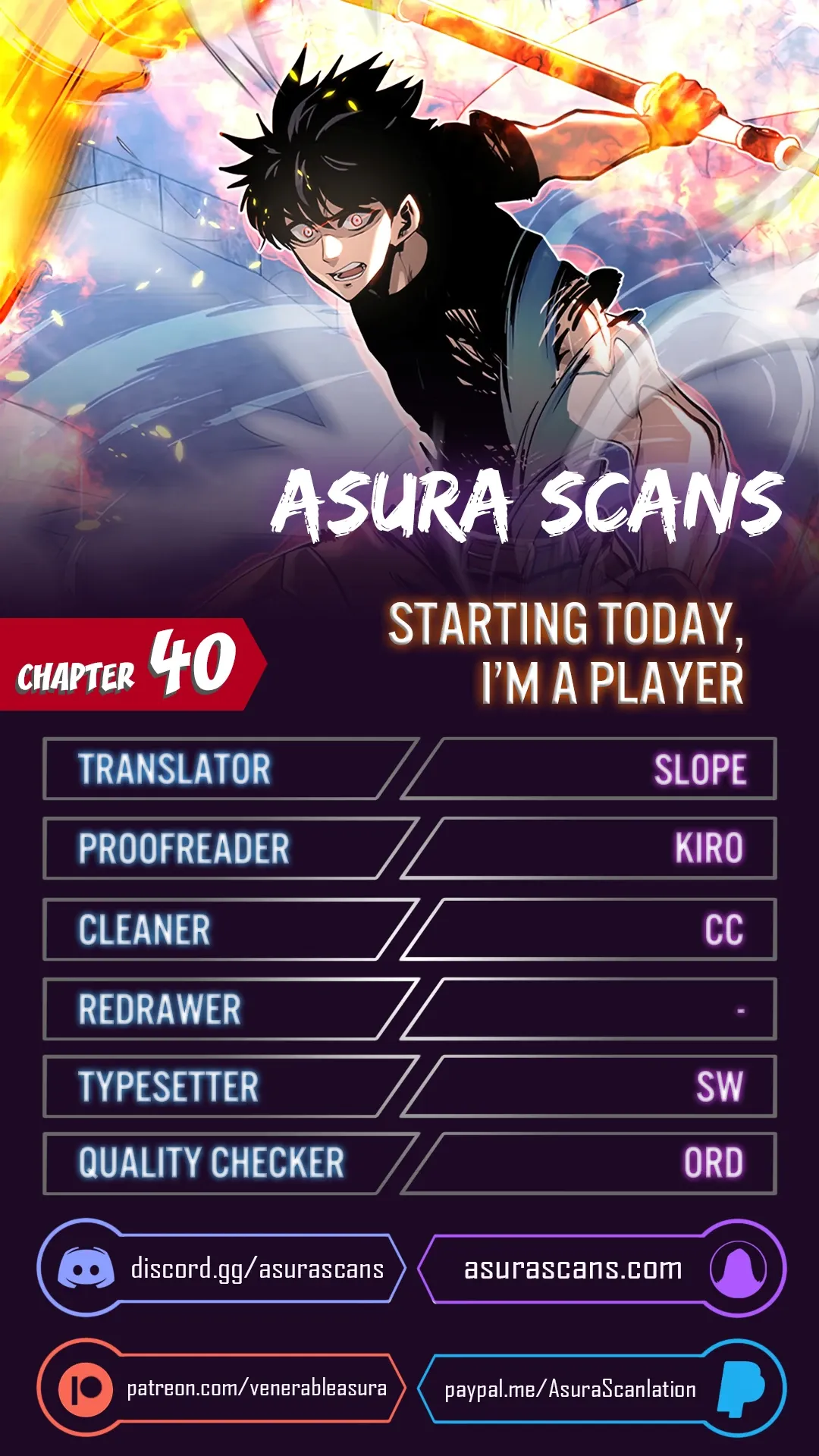The height and width of the screenshot is (1456, 819).
Task: Visit the asurascans.com website banner
Action: coord(601,1268)
